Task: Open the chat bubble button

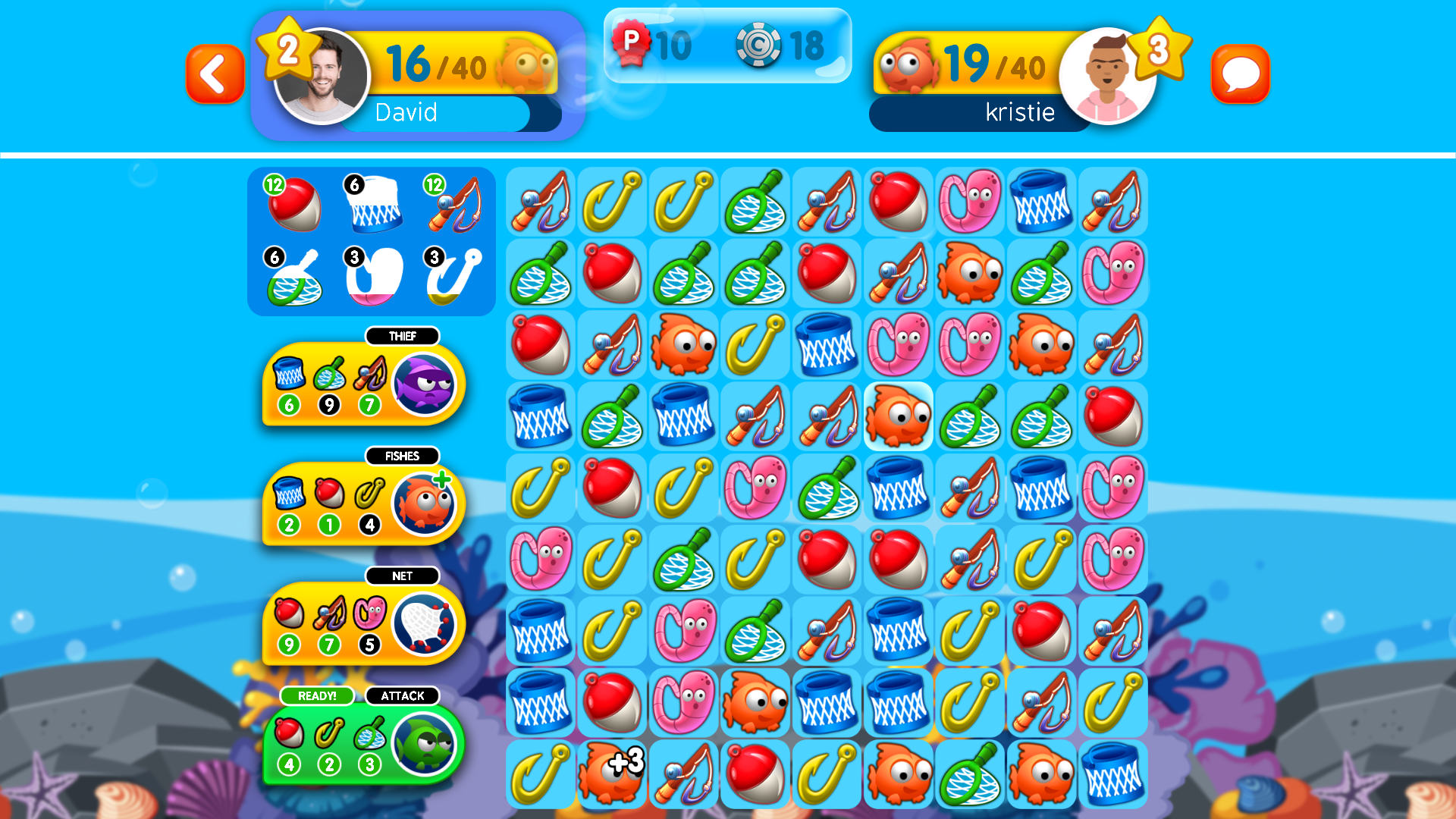Action: click(1241, 73)
